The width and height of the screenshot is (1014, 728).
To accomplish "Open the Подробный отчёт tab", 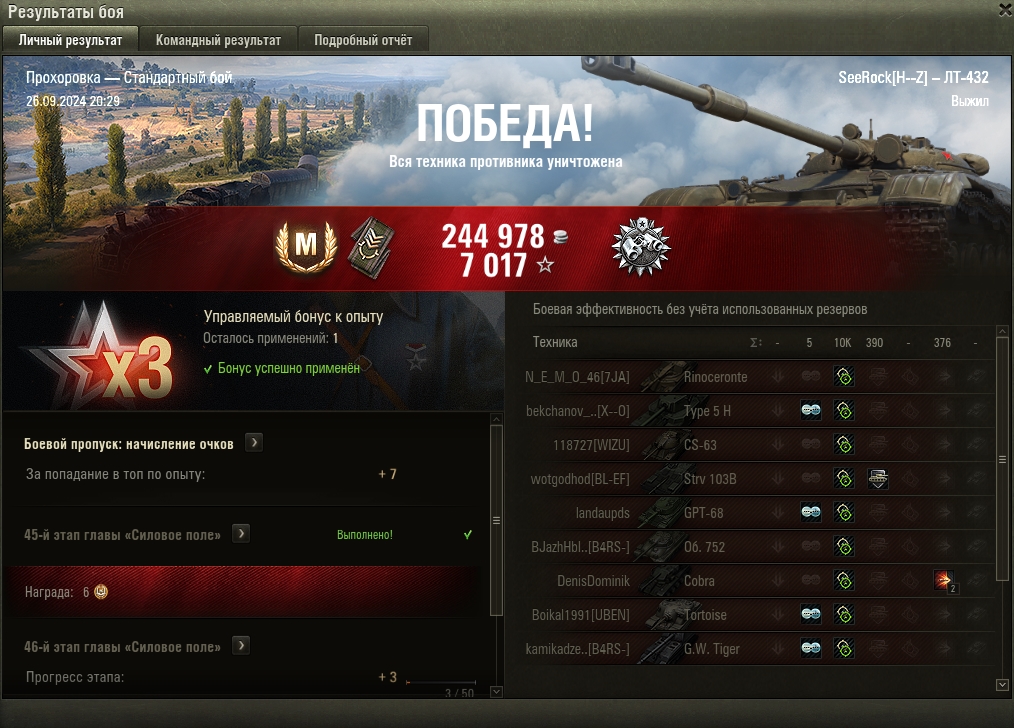I will pyautogui.click(x=363, y=40).
